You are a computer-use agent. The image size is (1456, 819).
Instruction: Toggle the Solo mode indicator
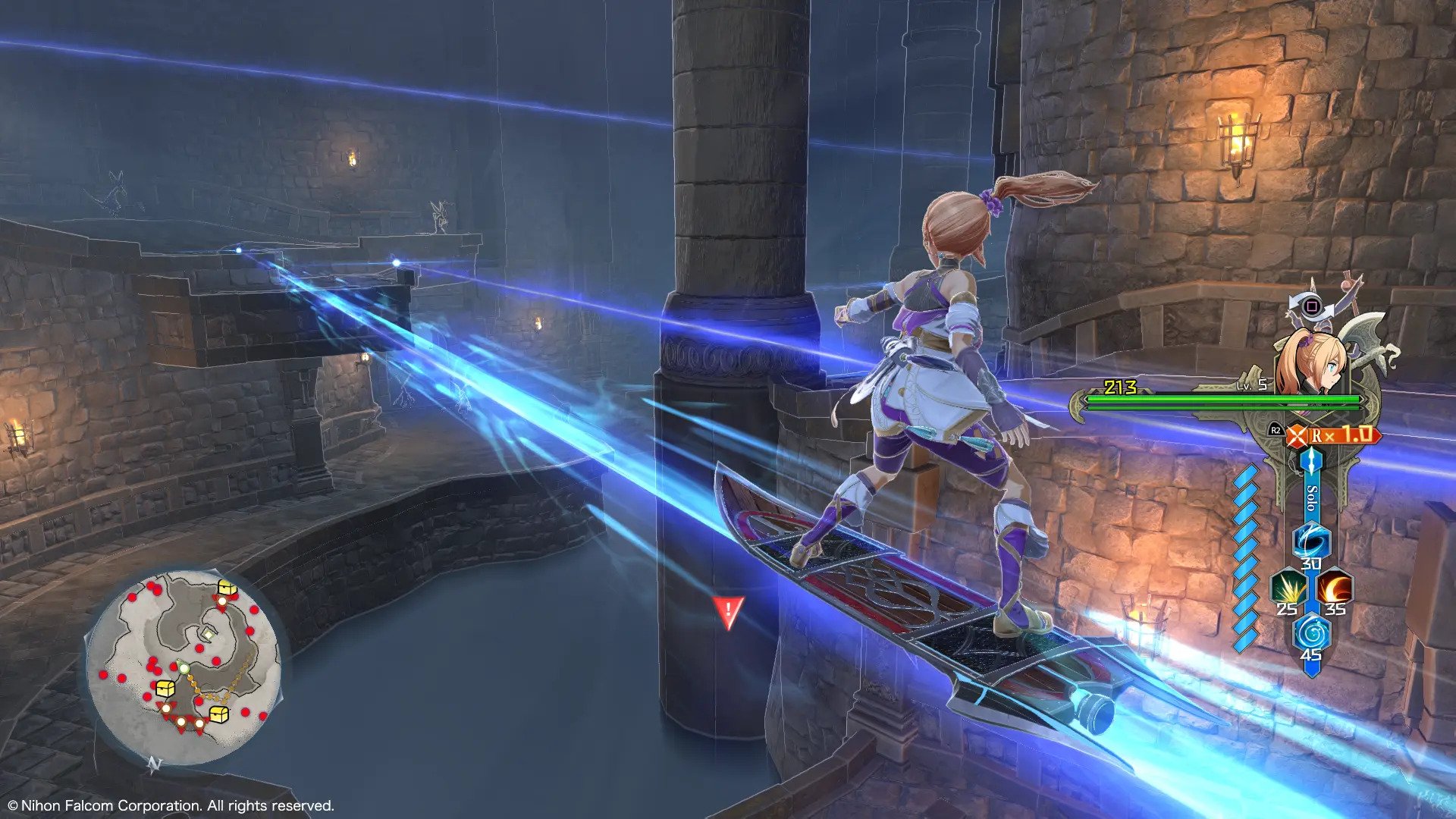coord(1312,498)
